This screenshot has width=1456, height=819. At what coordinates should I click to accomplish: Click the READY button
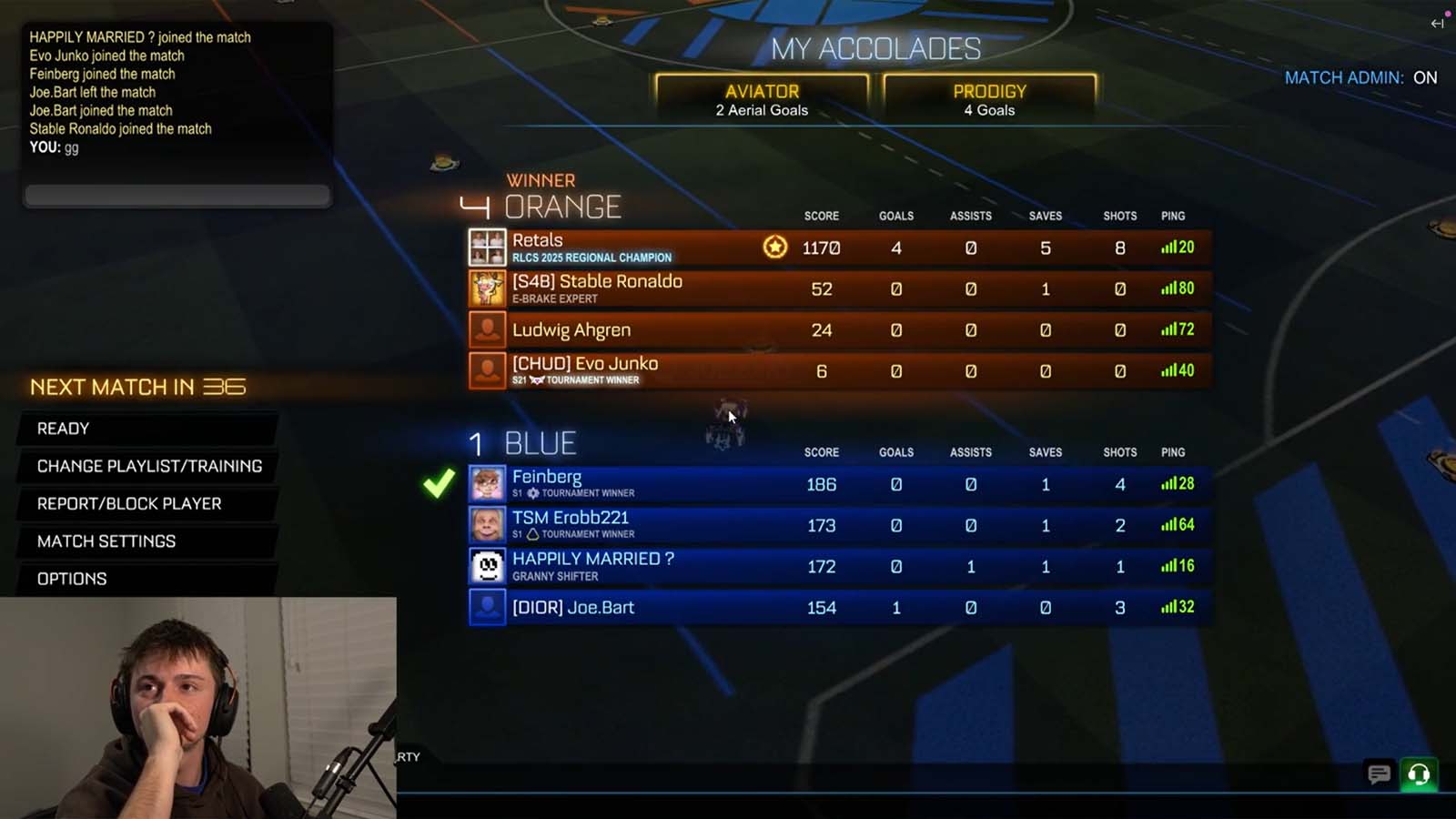tap(62, 428)
